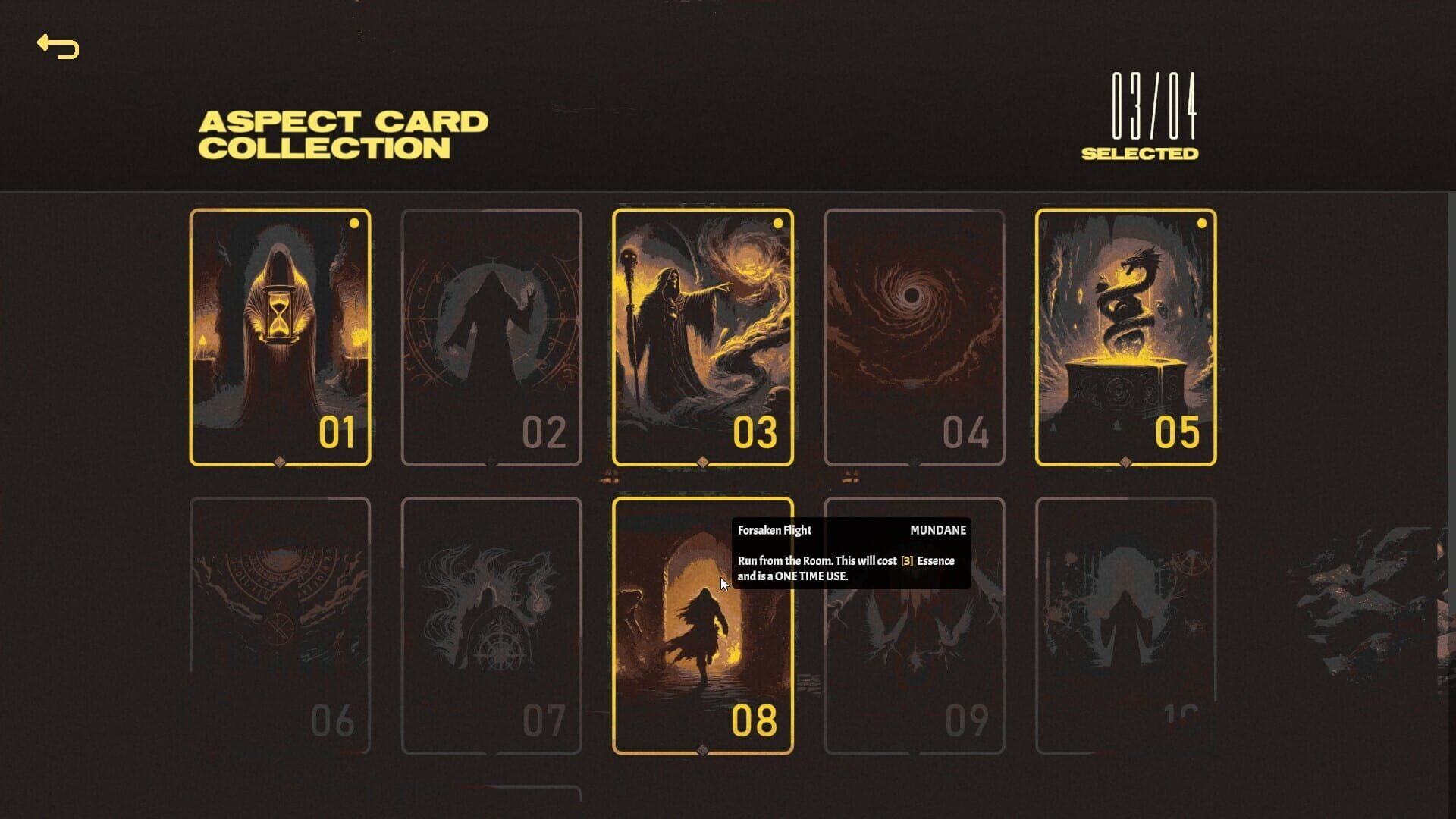The width and height of the screenshot is (1456, 819).
Task: Click the Forsaken Flight tooltip title
Action: [773, 530]
